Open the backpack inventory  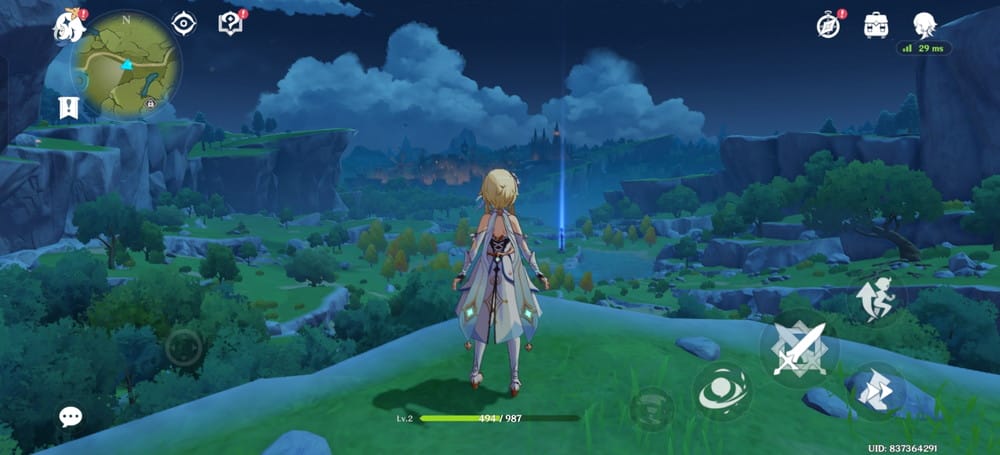[x=877, y=25]
